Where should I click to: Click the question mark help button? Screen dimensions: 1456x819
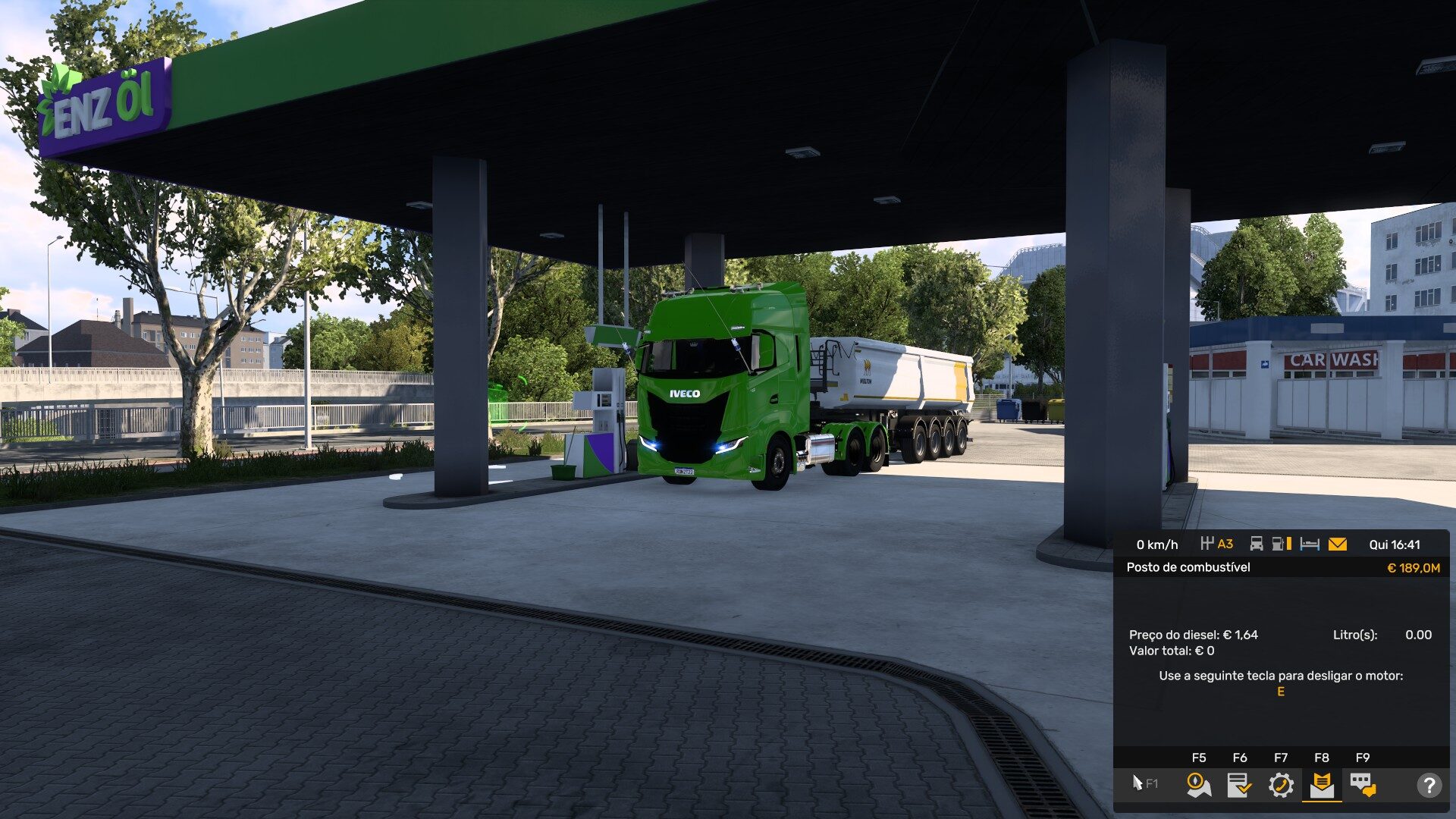(1429, 785)
